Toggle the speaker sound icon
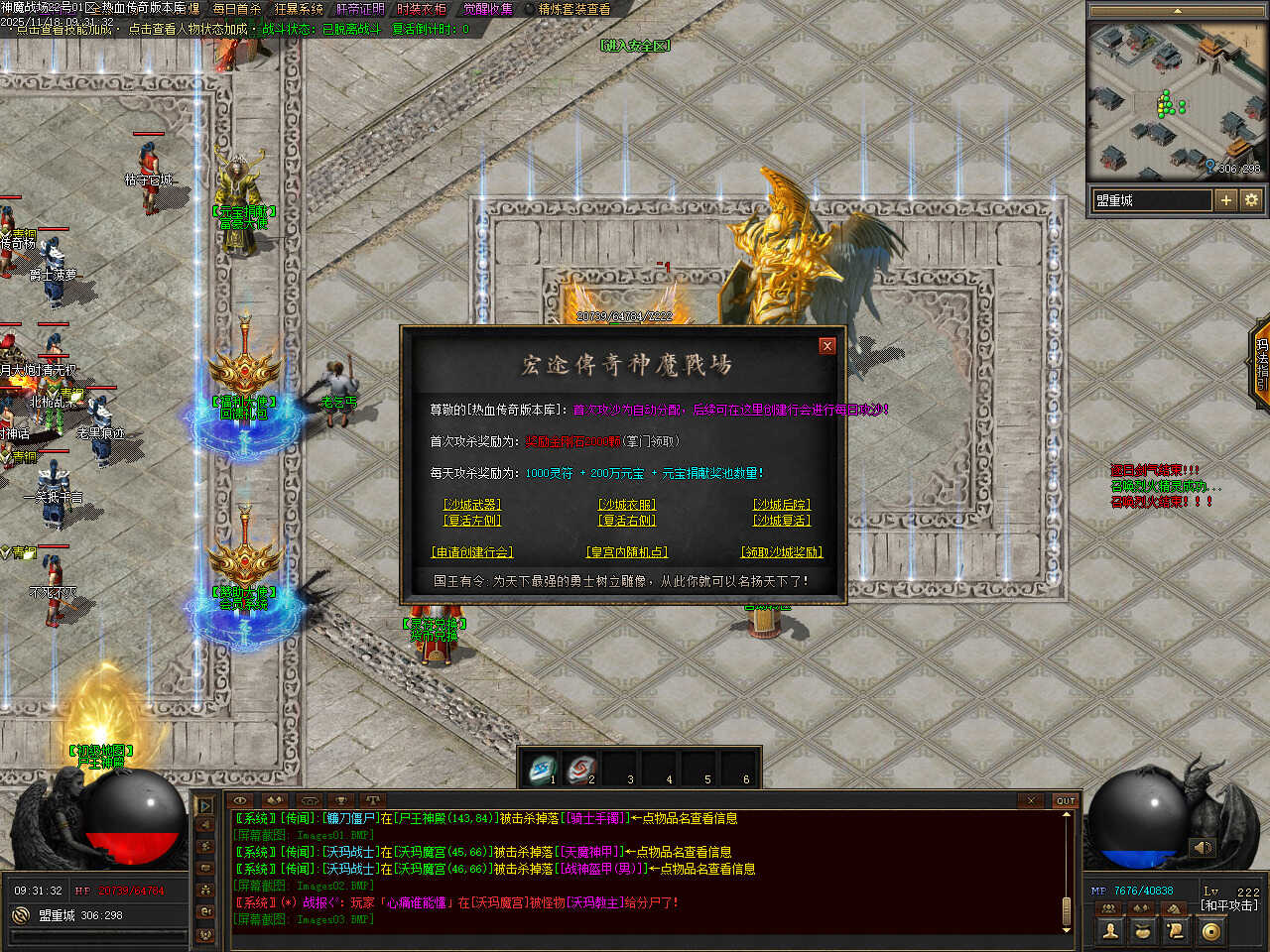Image resolution: width=1270 pixels, height=952 pixels. tap(1203, 847)
